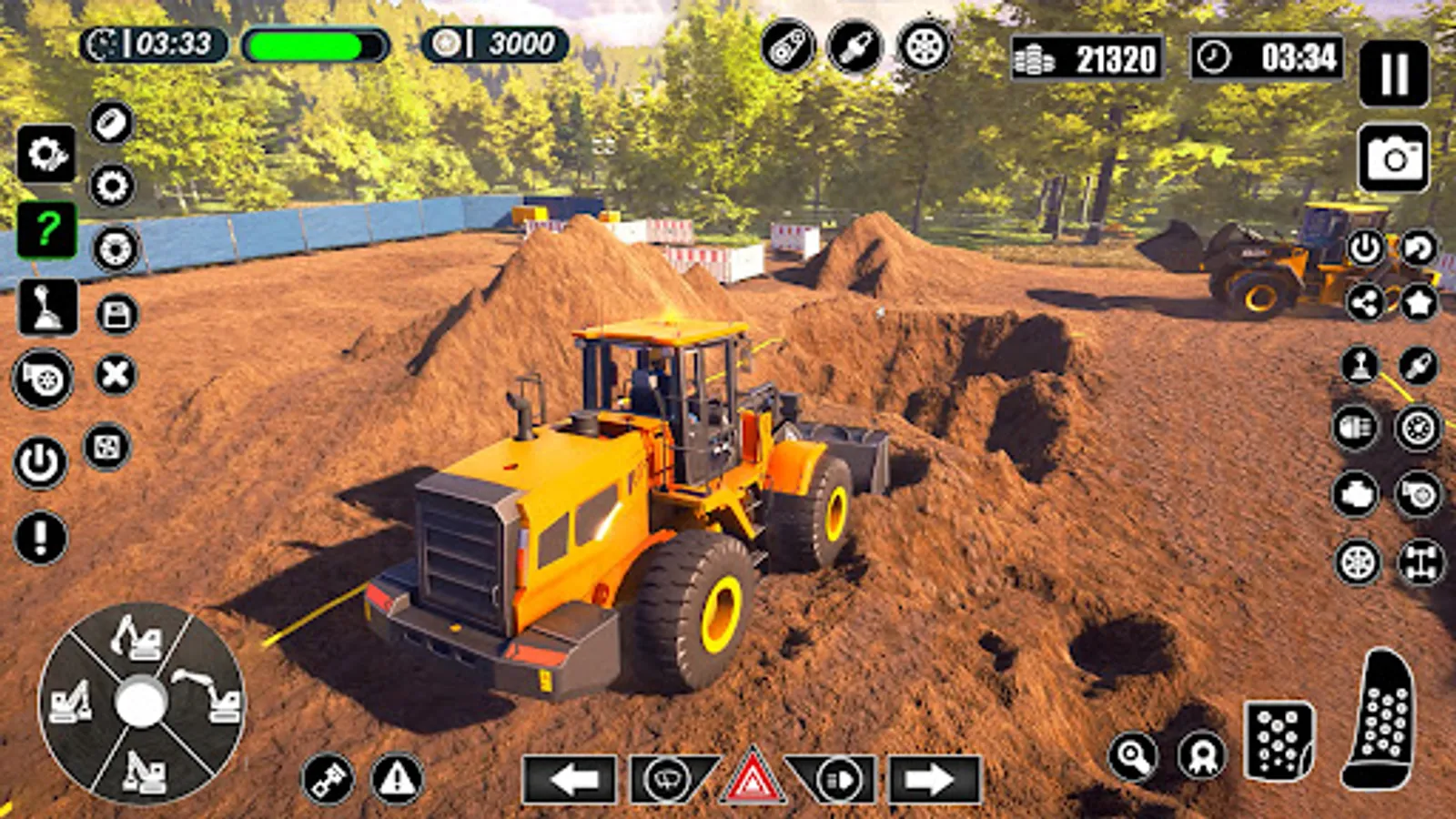
Task: Enable the windshield wipers
Action: pos(666,778)
